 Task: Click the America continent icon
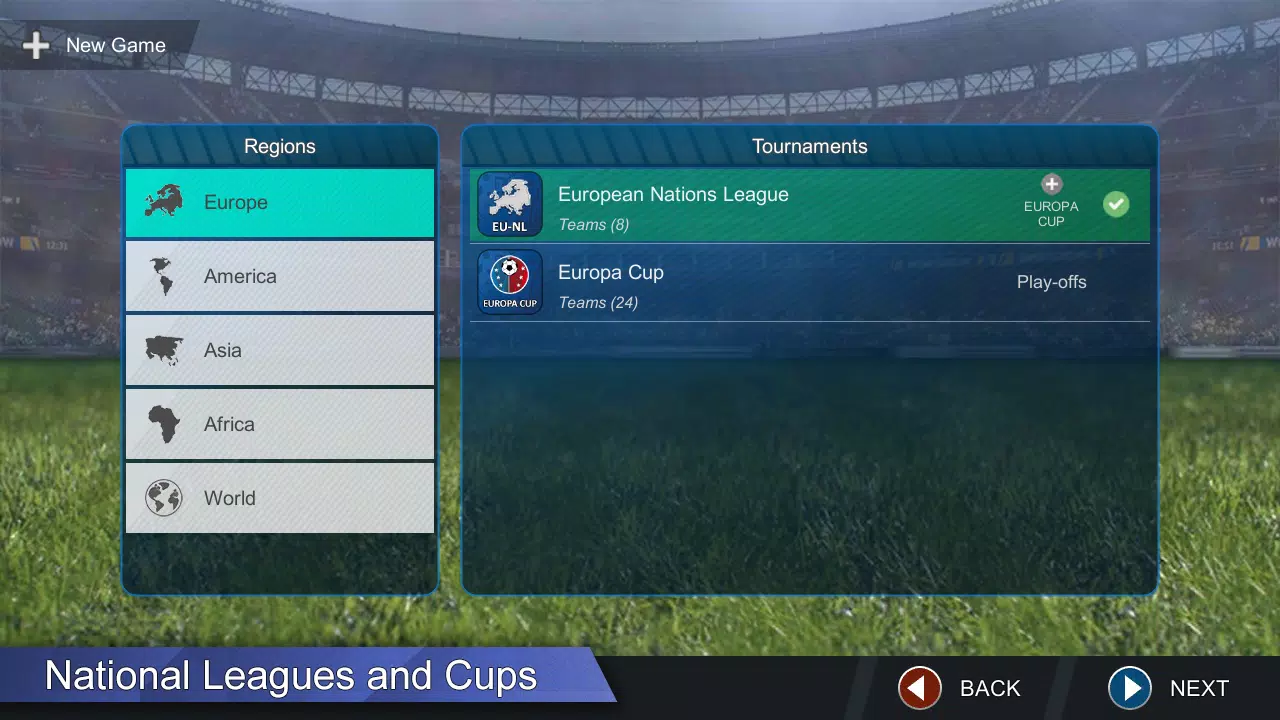tap(163, 276)
